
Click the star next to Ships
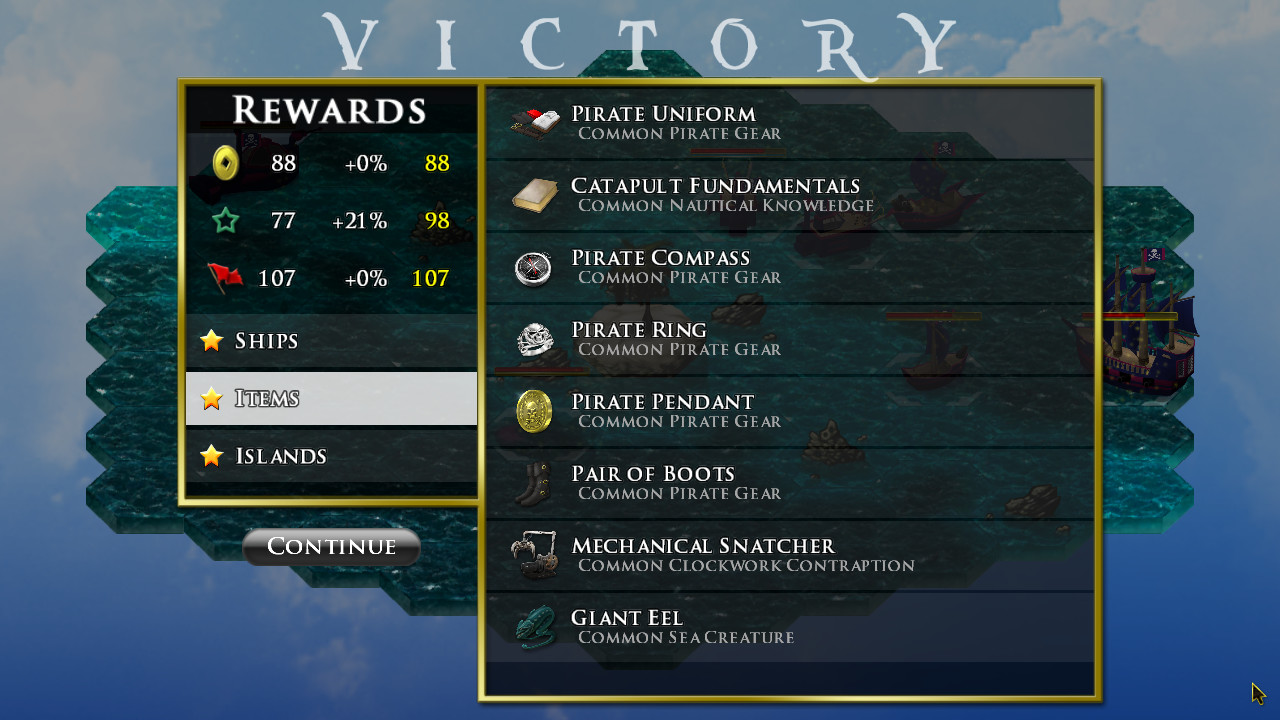point(211,340)
